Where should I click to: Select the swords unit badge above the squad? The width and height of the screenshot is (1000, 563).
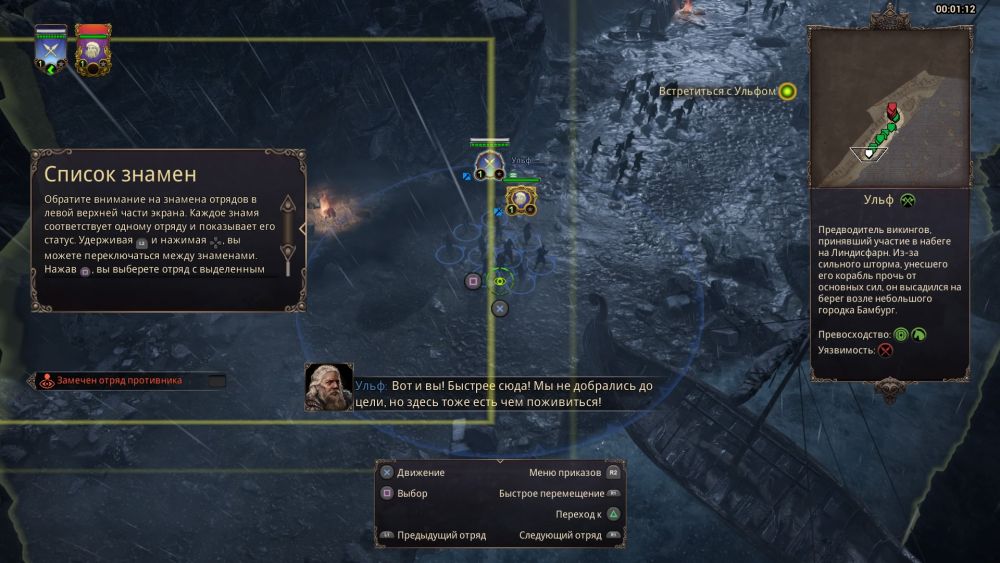coord(488,164)
